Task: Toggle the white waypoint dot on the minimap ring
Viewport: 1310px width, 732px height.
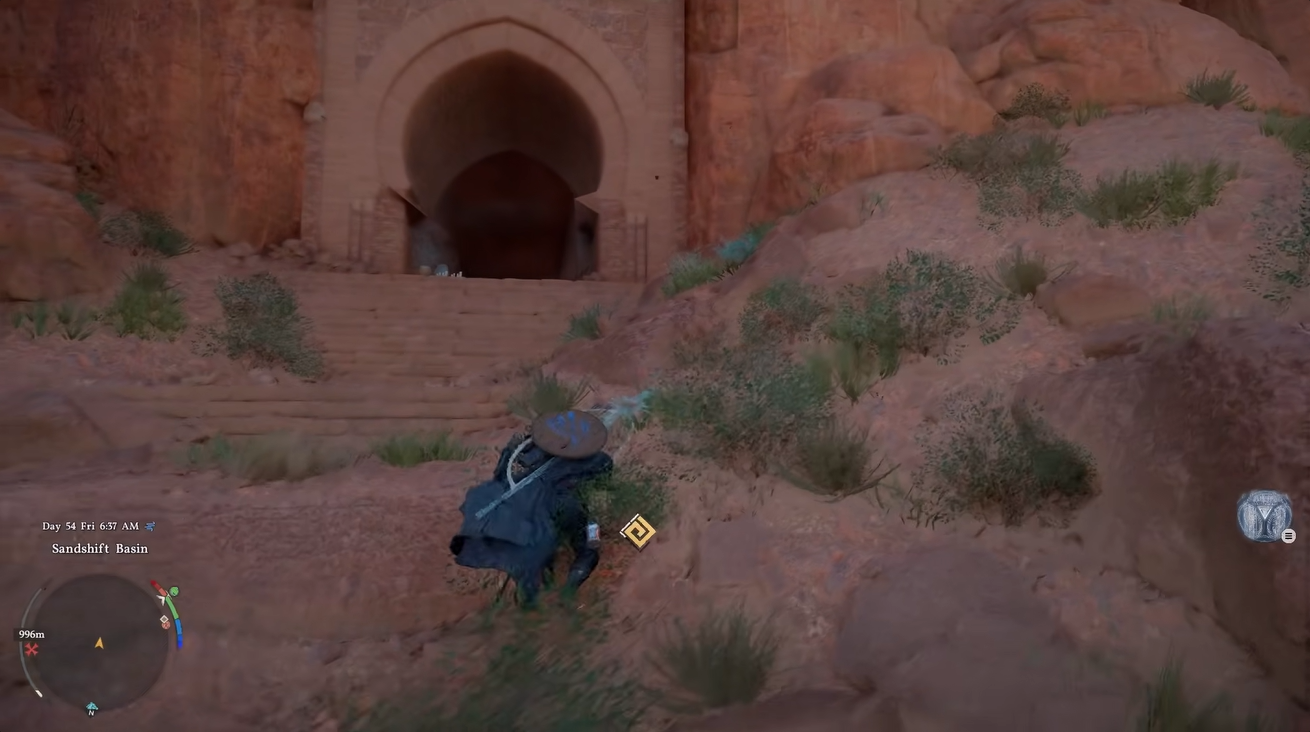Action: tap(38, 692)
